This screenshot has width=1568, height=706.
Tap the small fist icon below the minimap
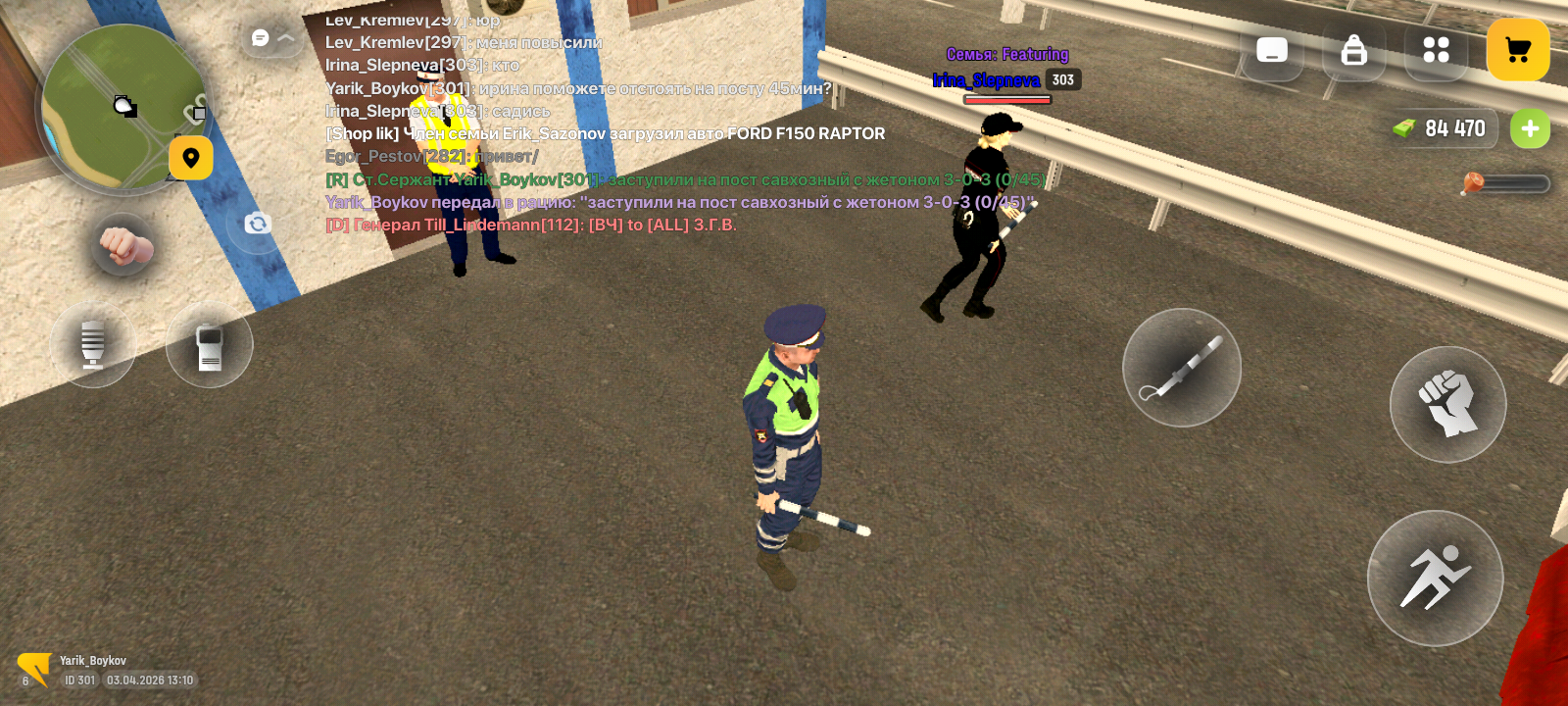(x=122, y=245)
